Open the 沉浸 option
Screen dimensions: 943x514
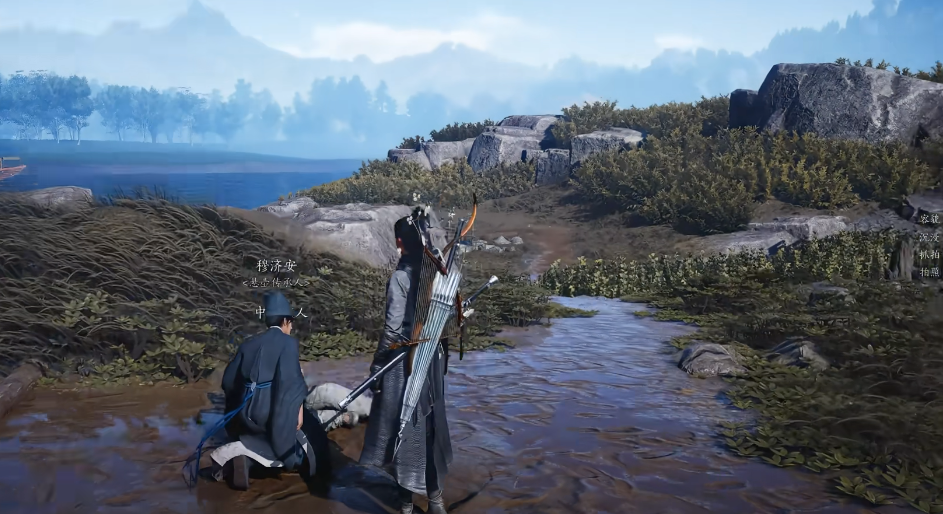pos(930,236)
